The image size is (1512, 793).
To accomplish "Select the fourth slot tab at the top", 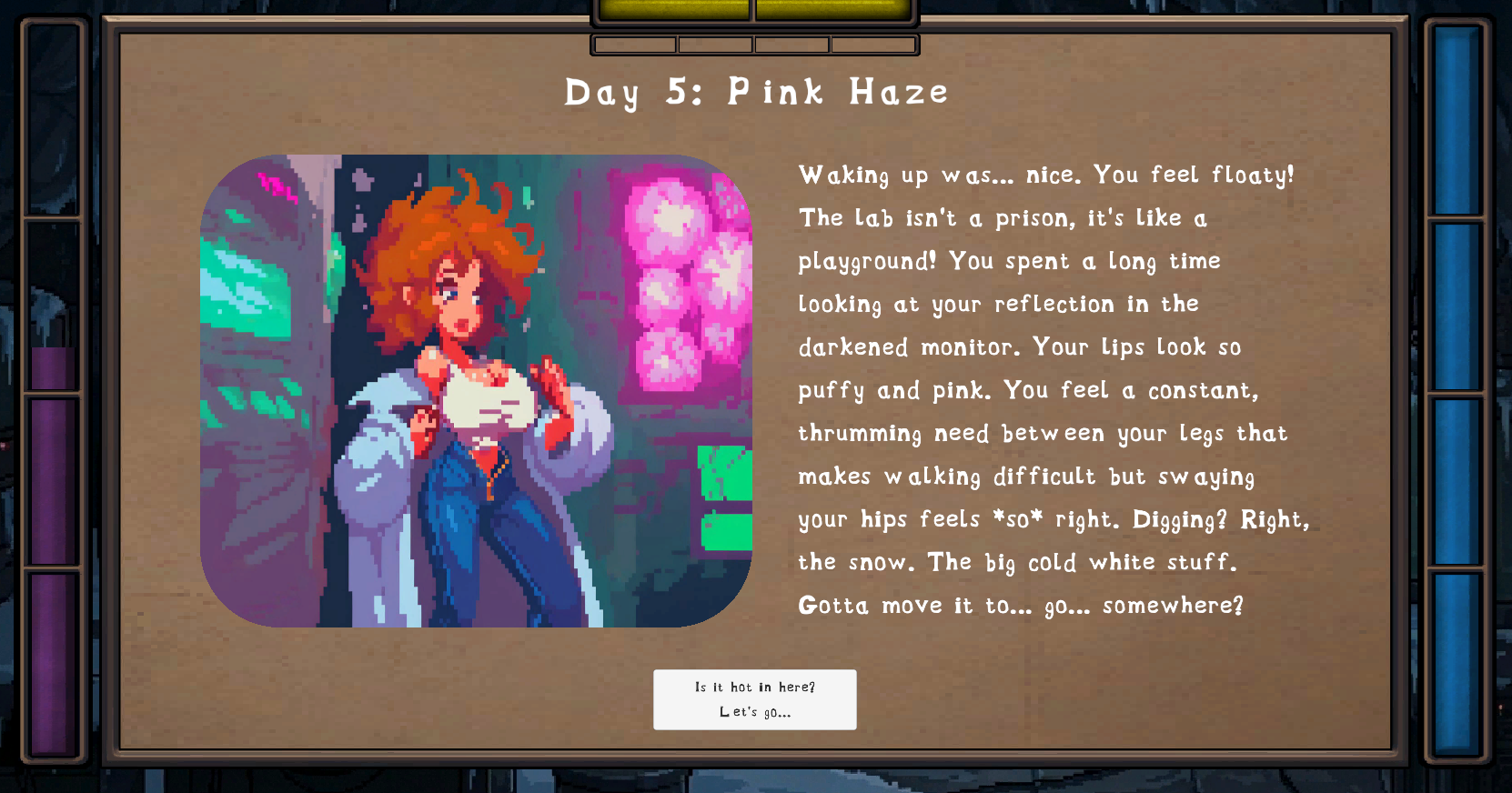I will click(x=871, y=44).
